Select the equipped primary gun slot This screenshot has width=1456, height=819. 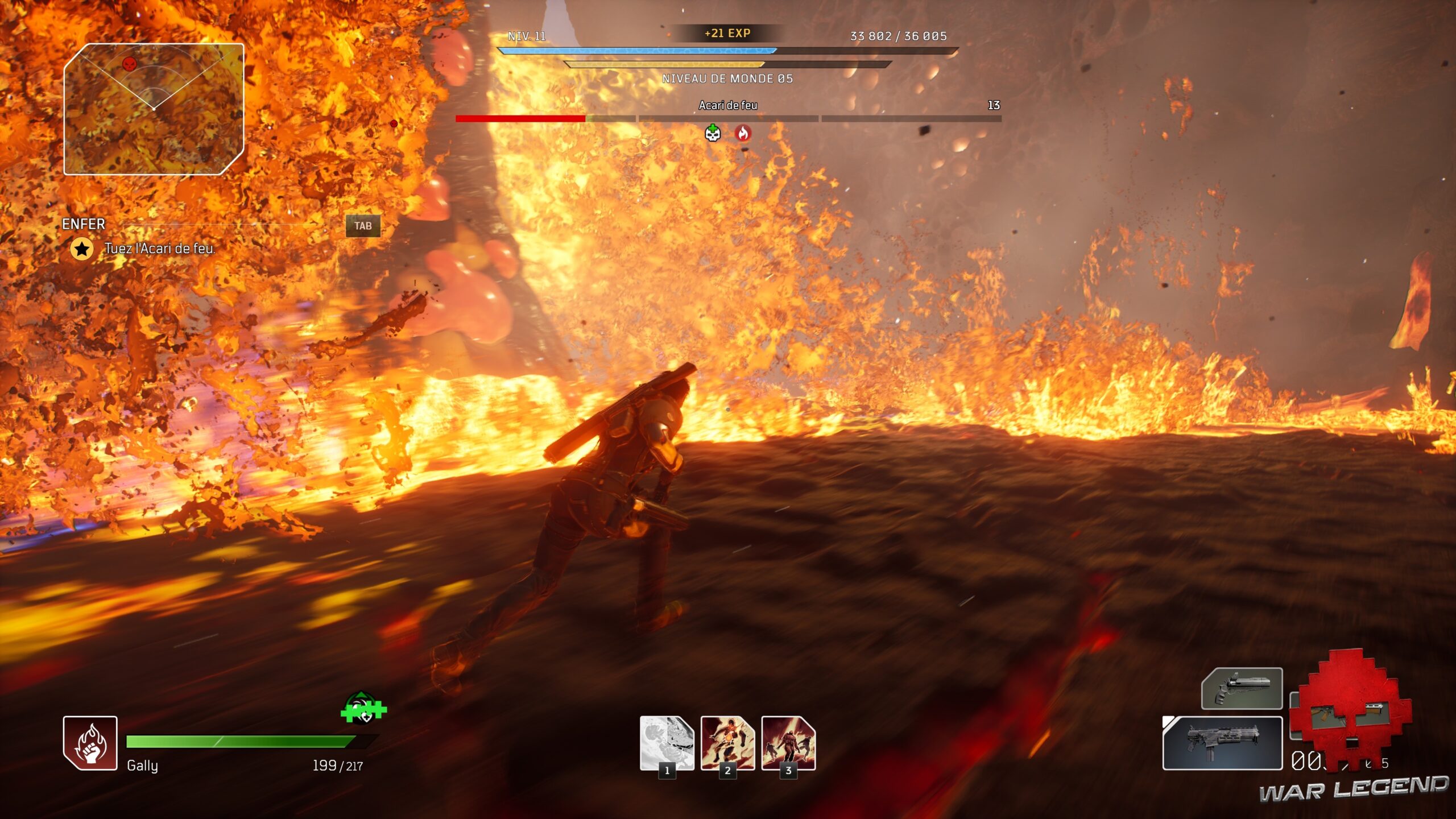[x=1222, y=743]
